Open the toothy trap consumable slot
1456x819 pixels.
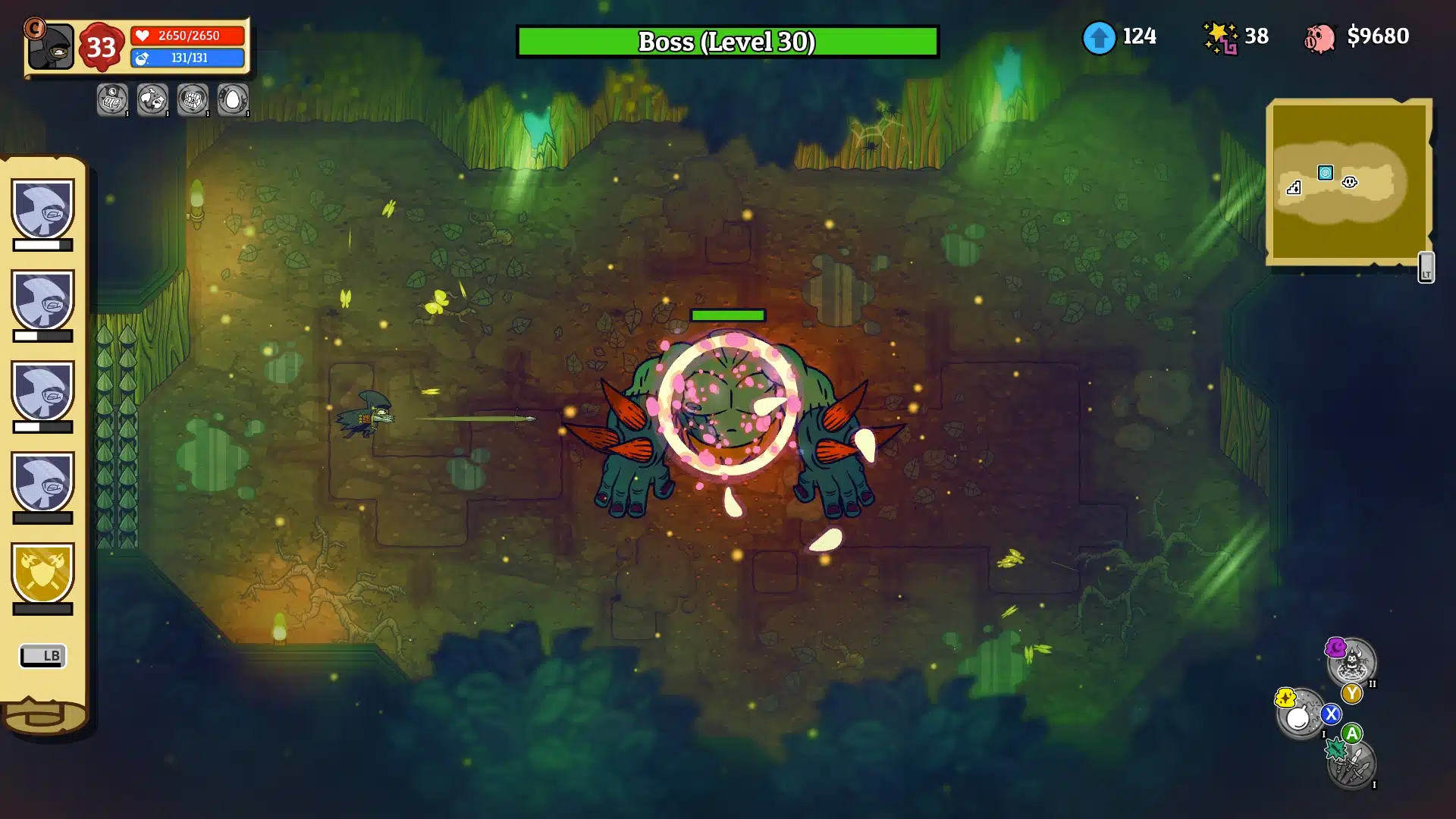pyautogui.click(x=193, y=99)
